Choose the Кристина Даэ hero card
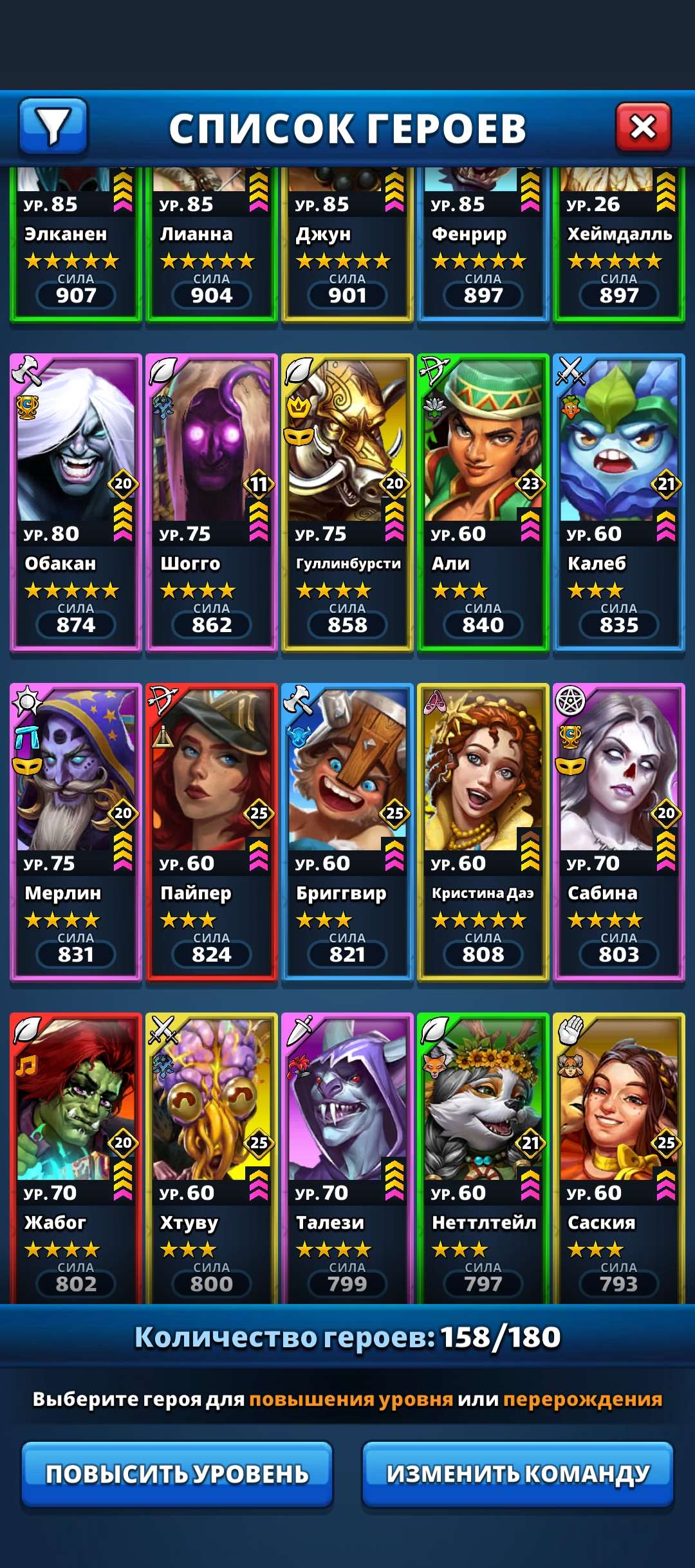This screenshot has height=1568, width=695. (x=483, y=832)
